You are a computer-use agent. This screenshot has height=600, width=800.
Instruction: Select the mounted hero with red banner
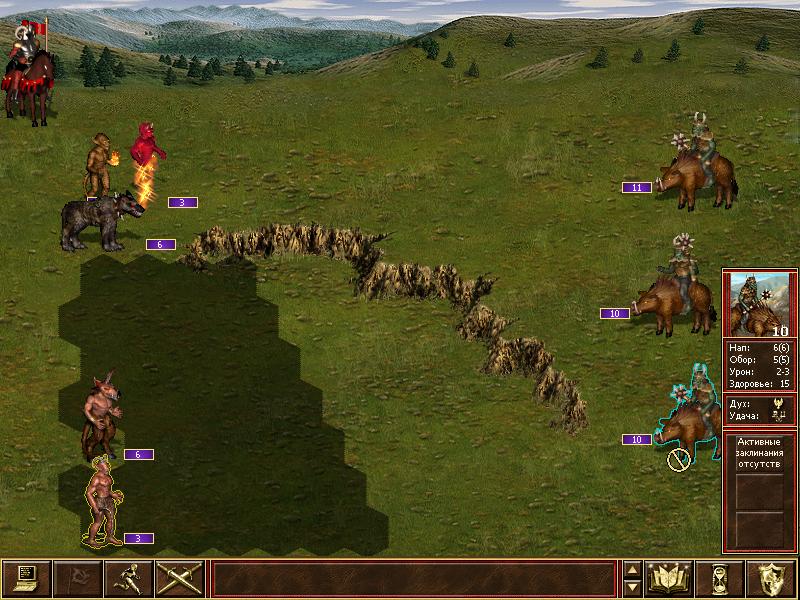[x=28, y=72]
